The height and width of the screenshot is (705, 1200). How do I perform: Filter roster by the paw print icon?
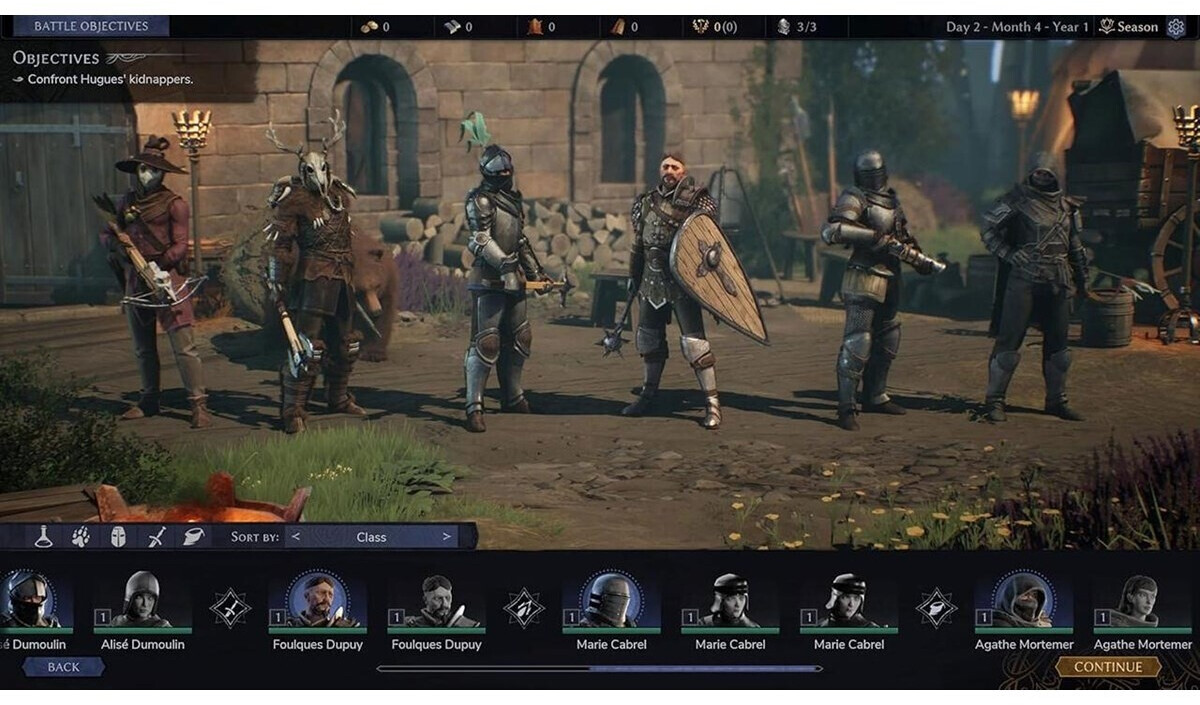[81, 537]
